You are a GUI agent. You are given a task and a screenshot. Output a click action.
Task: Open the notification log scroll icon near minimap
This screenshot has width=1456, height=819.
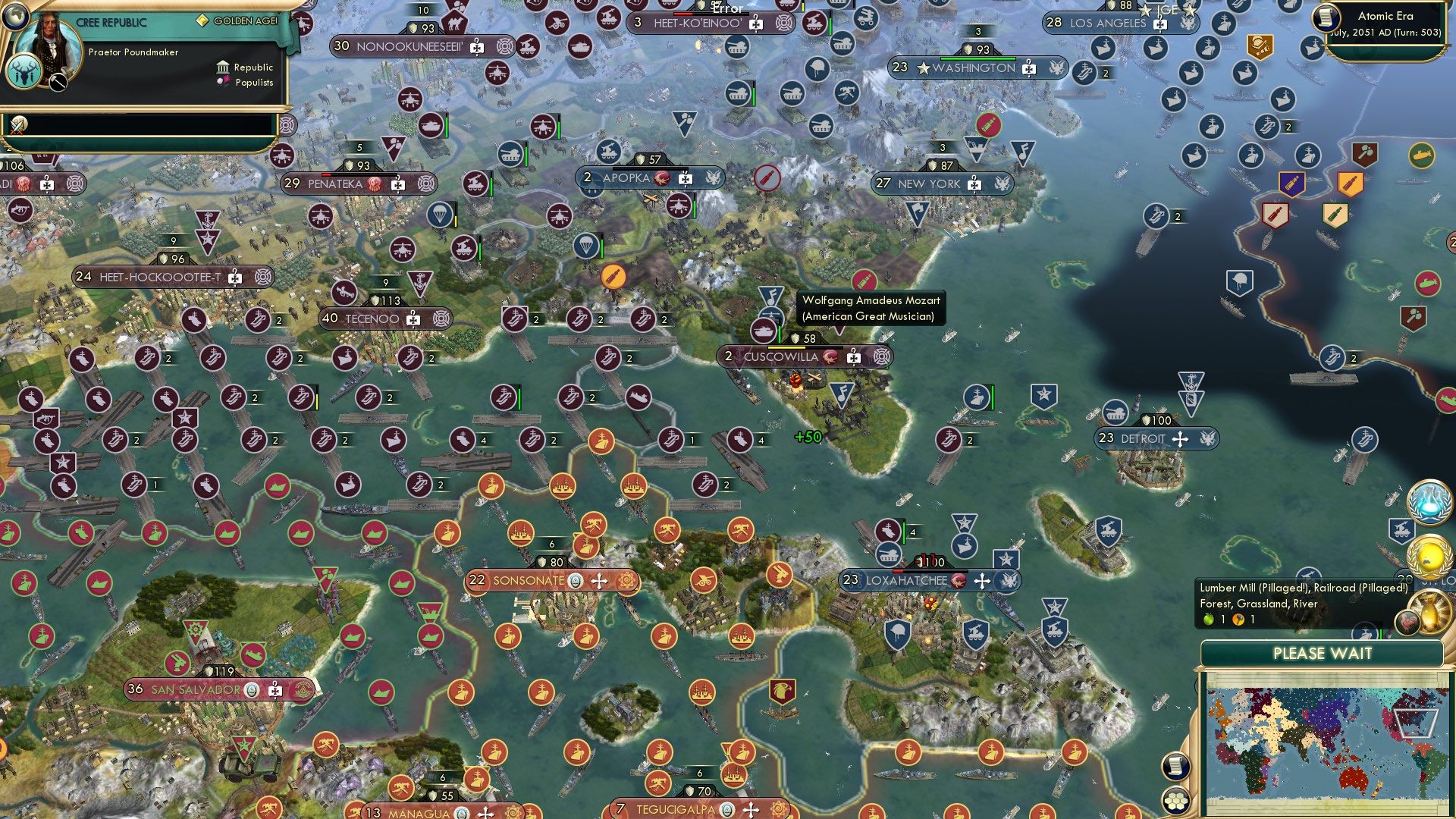[1175, 766]
